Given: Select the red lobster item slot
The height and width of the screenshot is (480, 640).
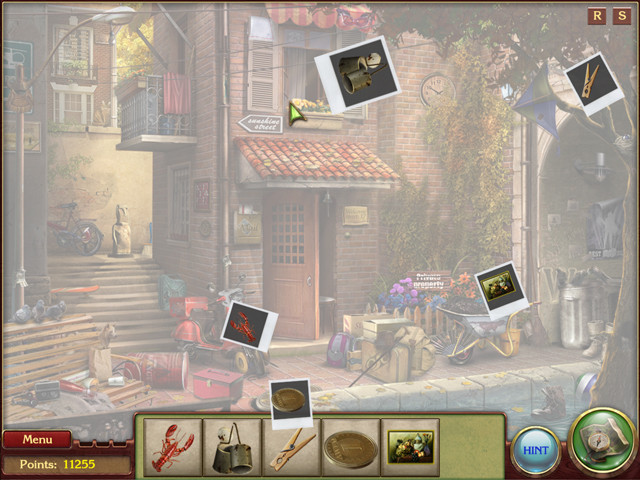Looking at the screenshot, I should coord(172,446).
